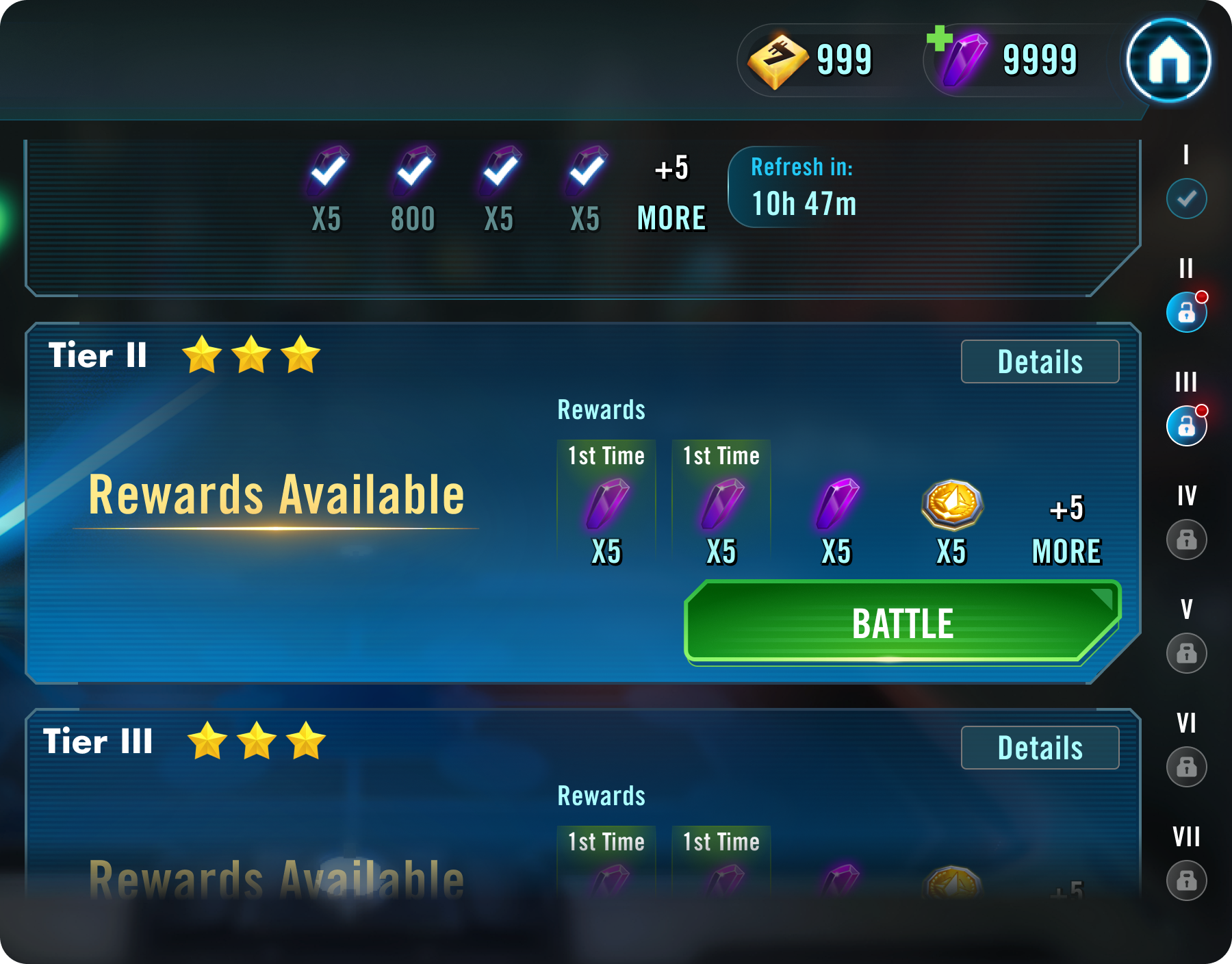This screenshot has width=1232, height=964.
Task: Click the first Tier II crystal reward icon
Action: point(606,505)
